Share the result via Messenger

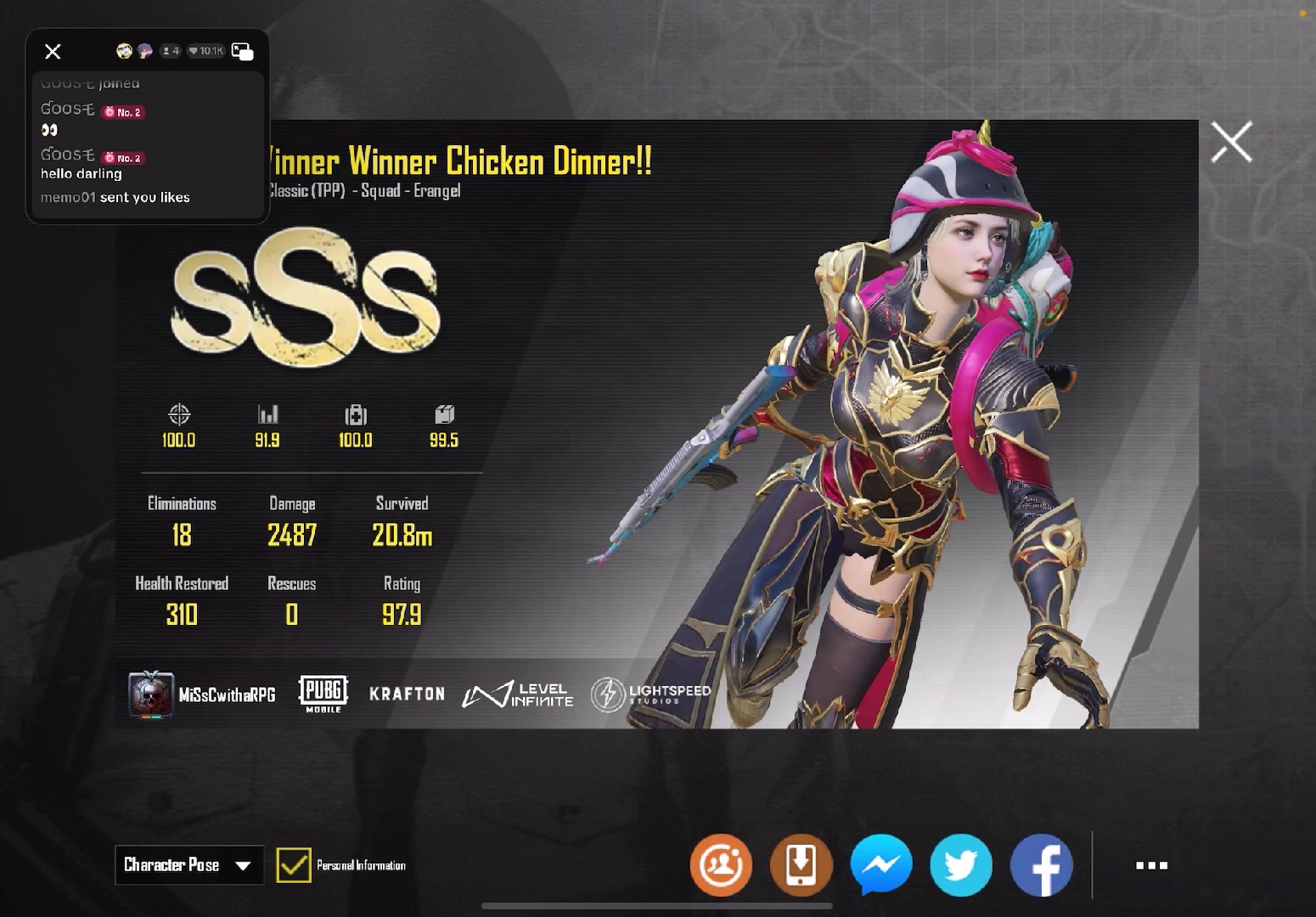click(x=881, y=865)
